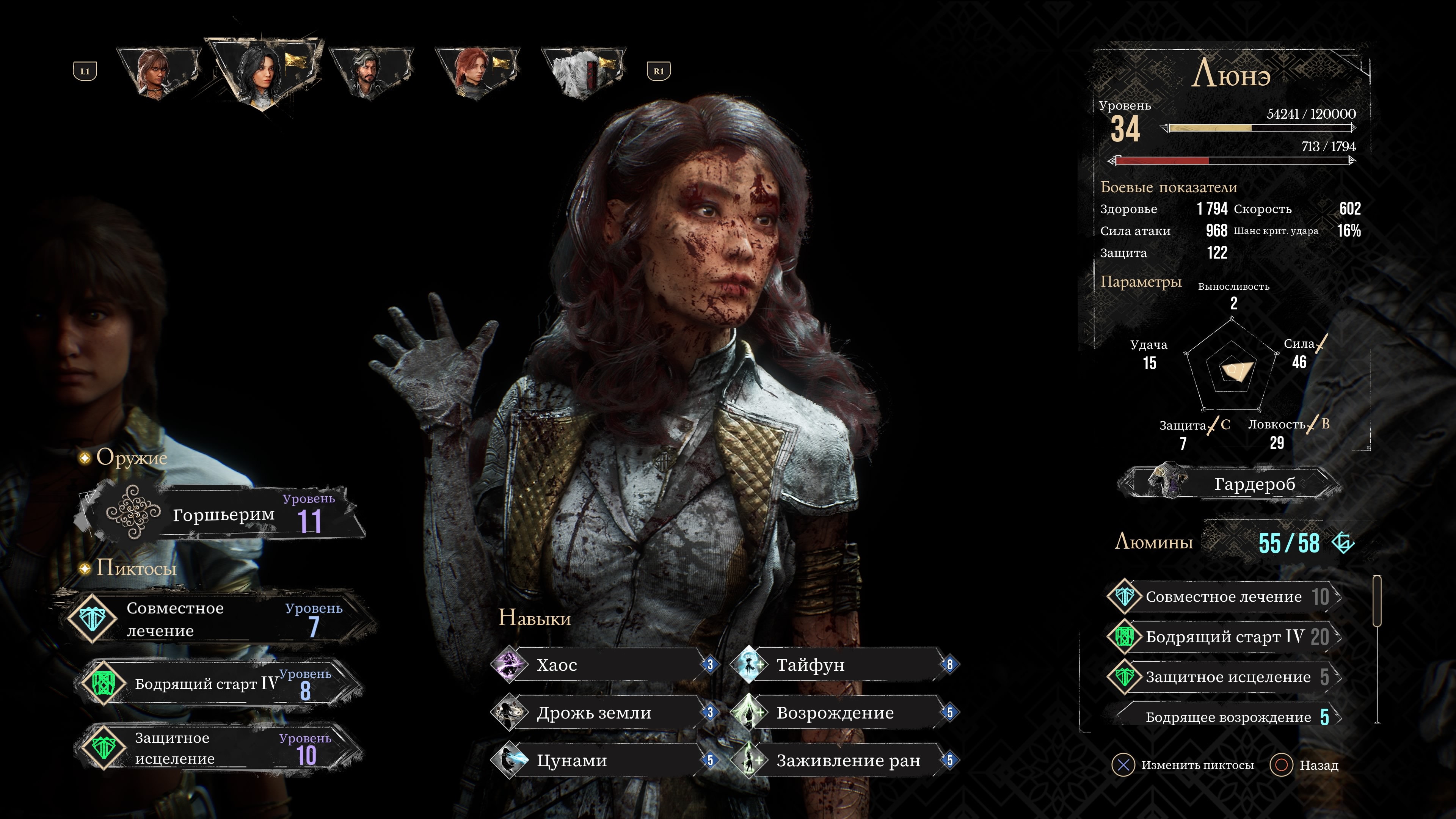The width and height of the screenshot is (1456, 819).
Task: Select Бодрящий старт IV in the Люмины list
Action: point(1224,637)
